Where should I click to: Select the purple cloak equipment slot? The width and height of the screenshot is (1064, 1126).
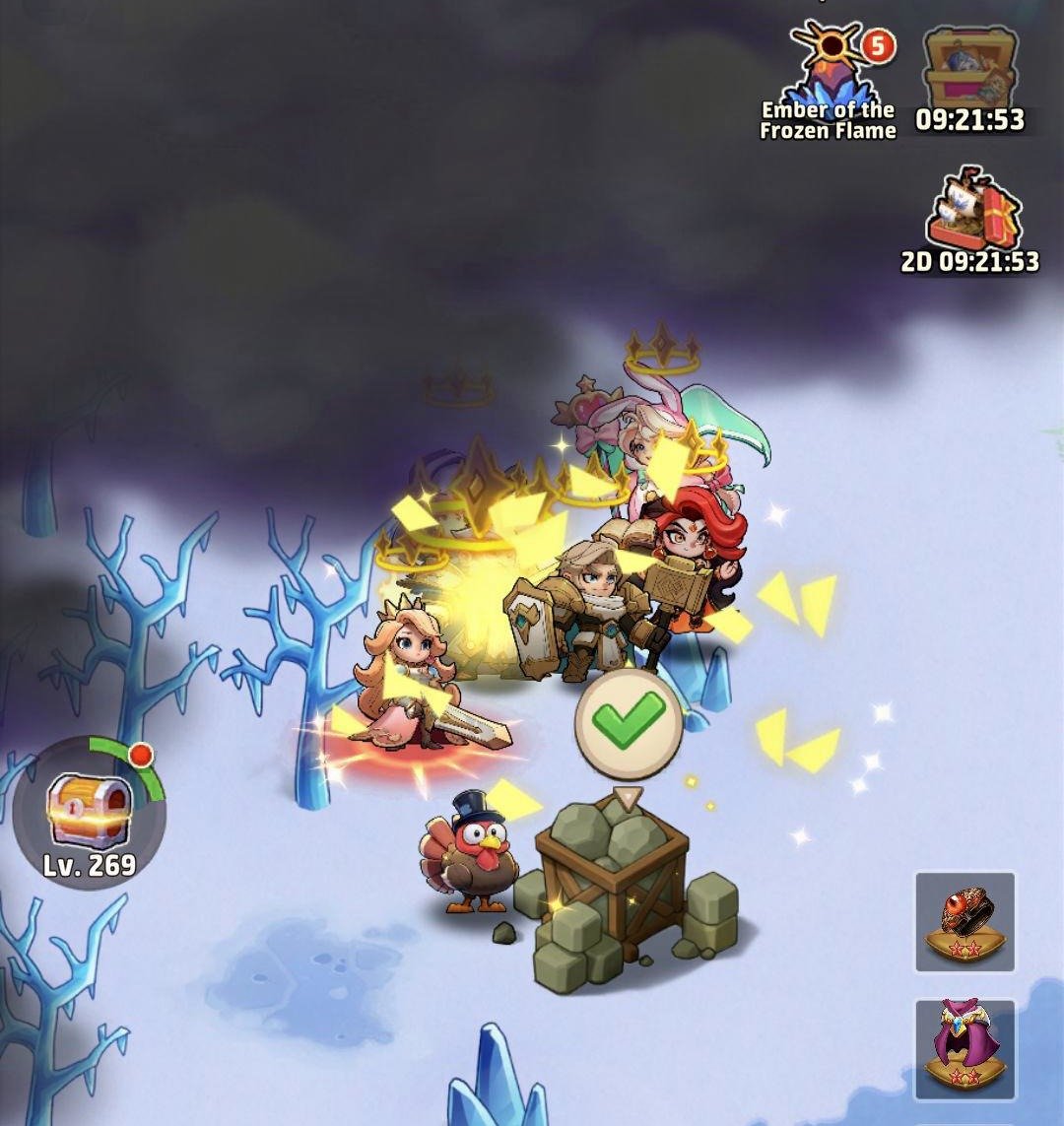pyautogui.click(x=964, y=1048)
